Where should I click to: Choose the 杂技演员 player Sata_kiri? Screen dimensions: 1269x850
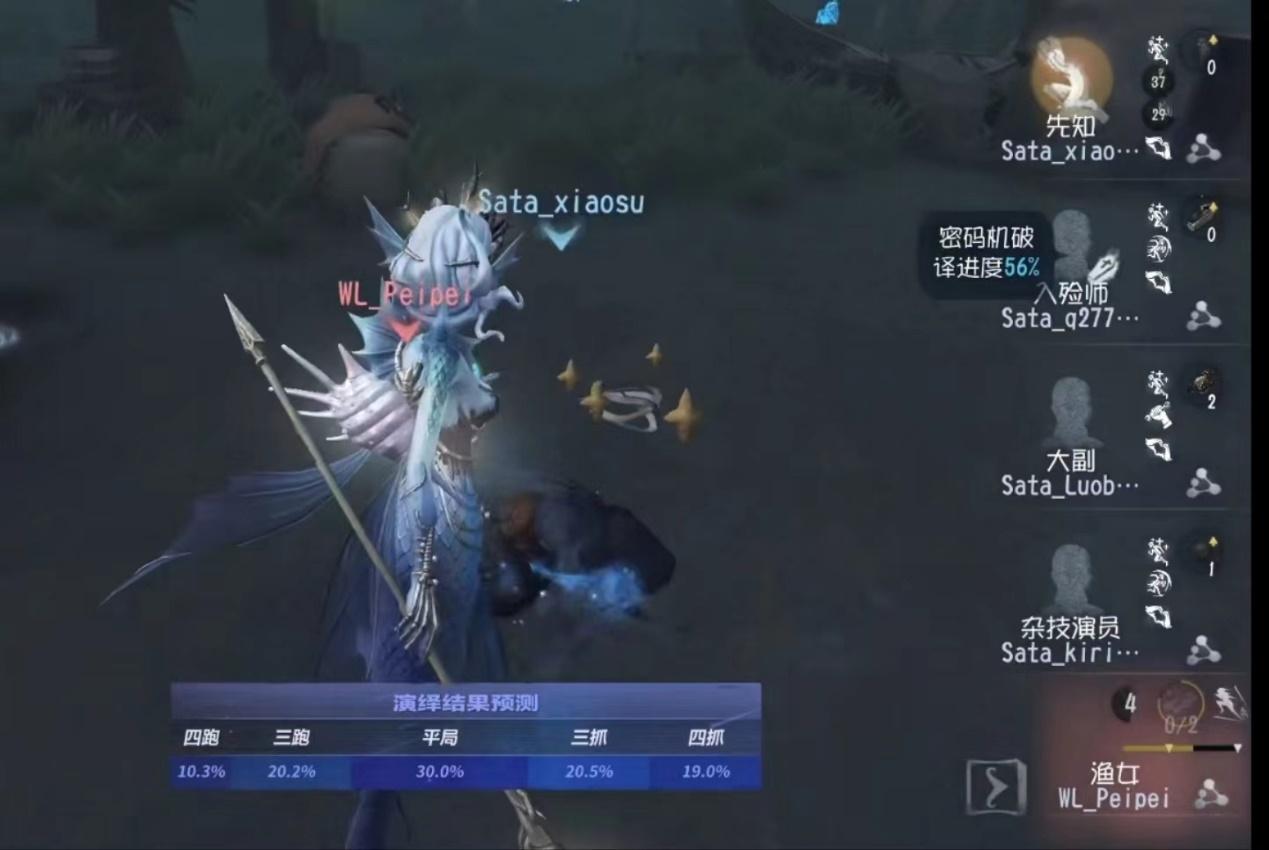coord(1071,580)
